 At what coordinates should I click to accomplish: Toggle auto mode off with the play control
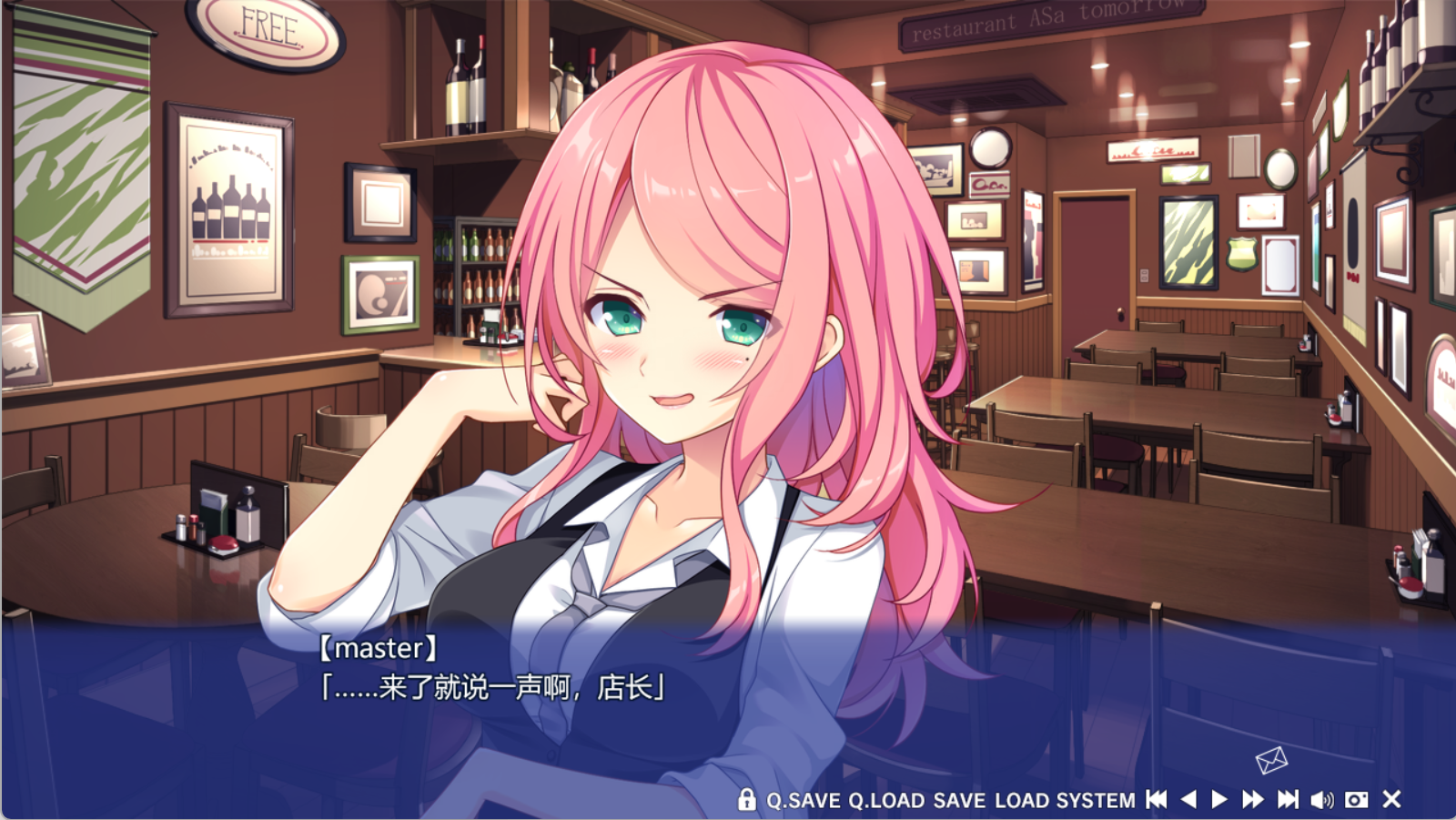(x=1219, y=801)
